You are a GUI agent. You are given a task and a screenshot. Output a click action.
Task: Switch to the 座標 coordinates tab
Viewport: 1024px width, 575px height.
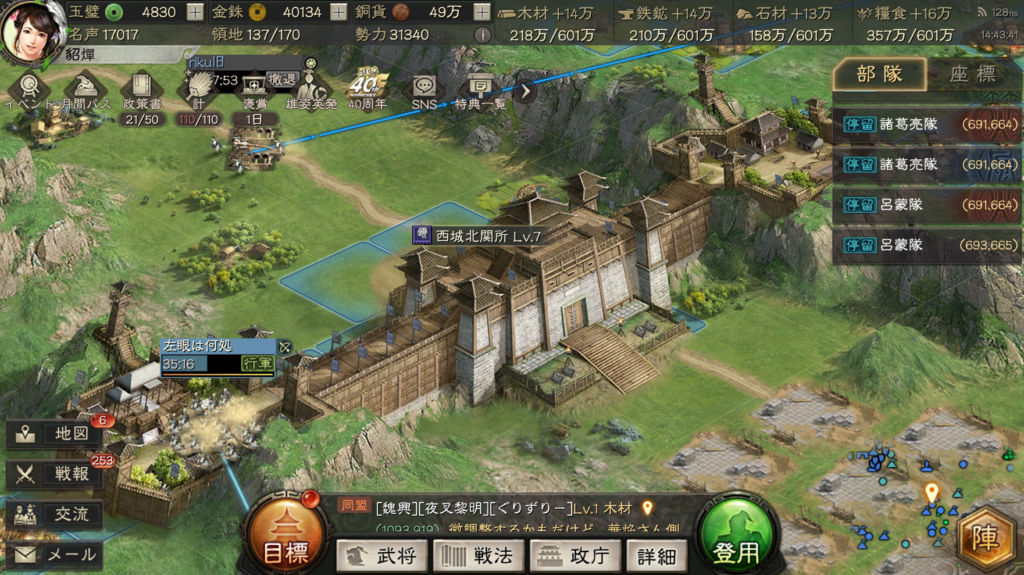972,73
